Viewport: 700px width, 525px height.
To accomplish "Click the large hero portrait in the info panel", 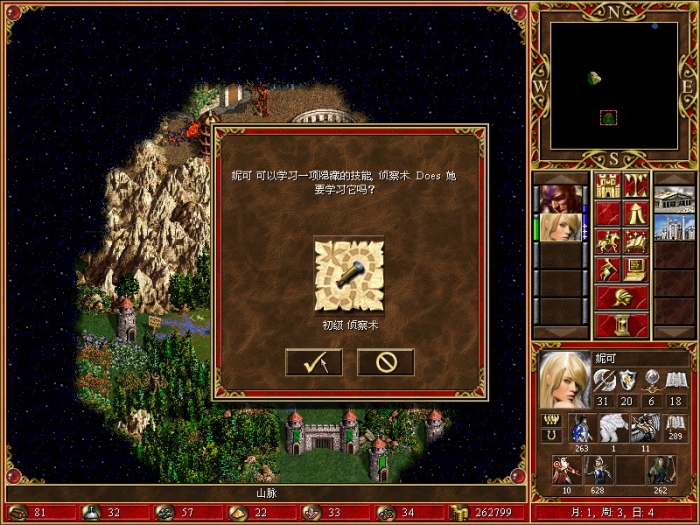I will click(x=565, y=380).
